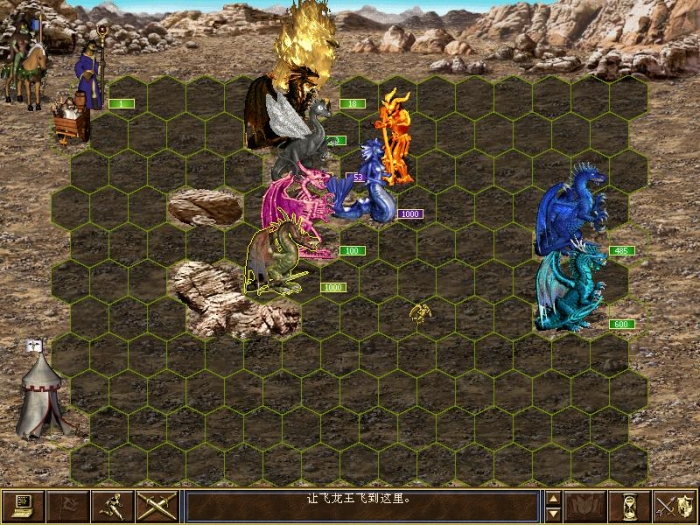Defend with the shield and sword button
Viewport: 700px width, 525px height.
(x=676, y=505)
